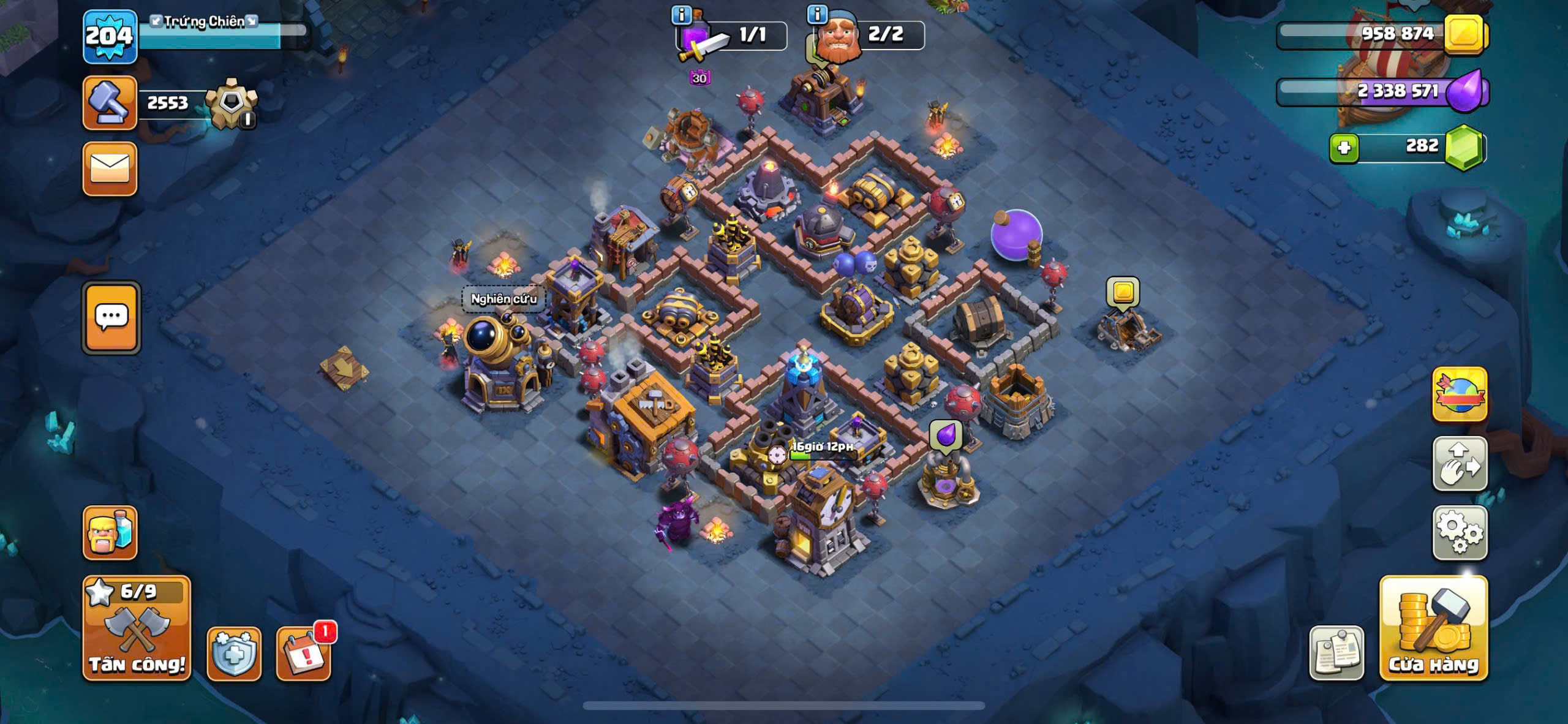Open the notes clipboard button

pyautogui.click(x=1336, y=654)
